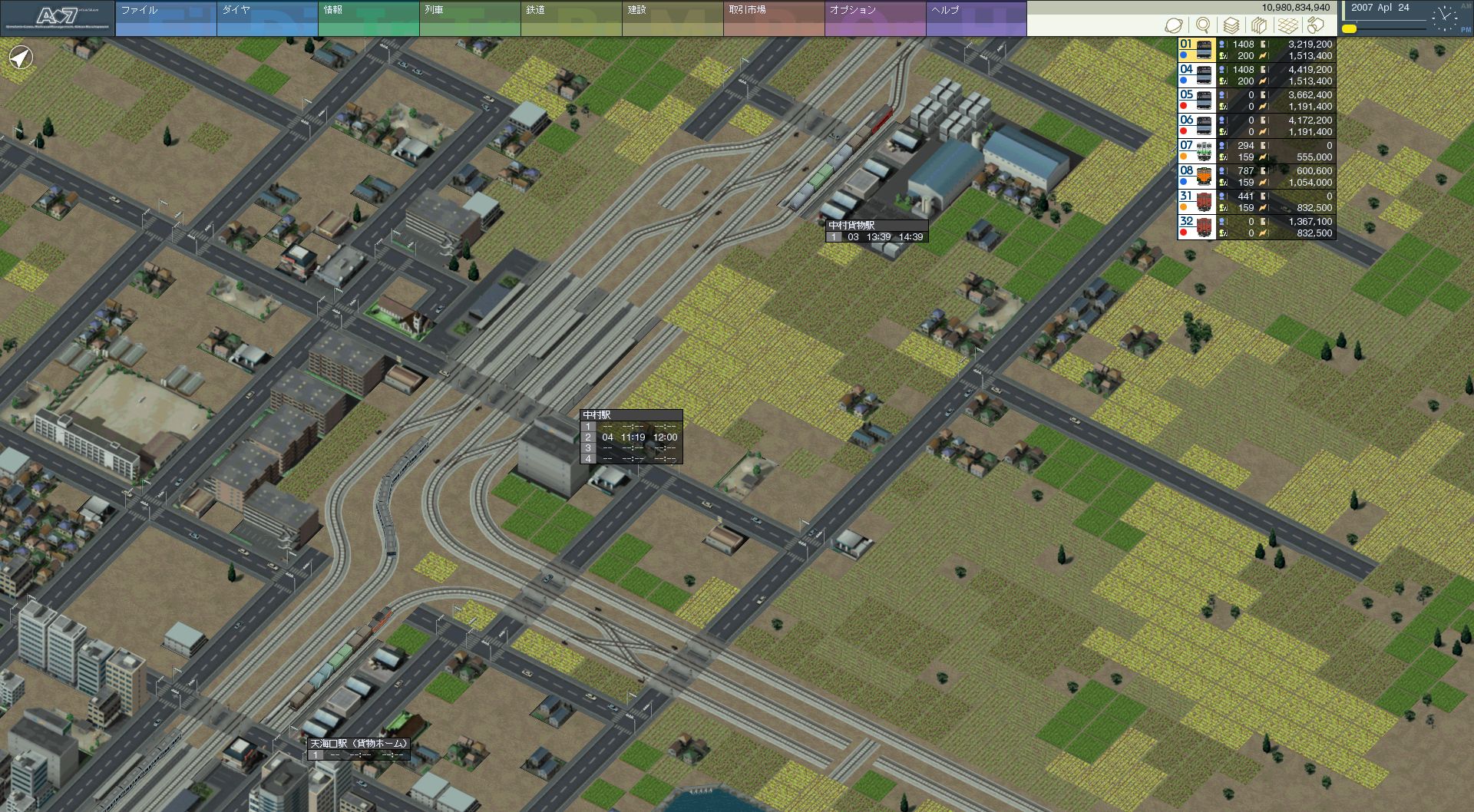Image resolution: width=1474 pixels, height=812 pixels.
Task: Open the ダイヤ (Timetable) menu
Action: point(266,18)
